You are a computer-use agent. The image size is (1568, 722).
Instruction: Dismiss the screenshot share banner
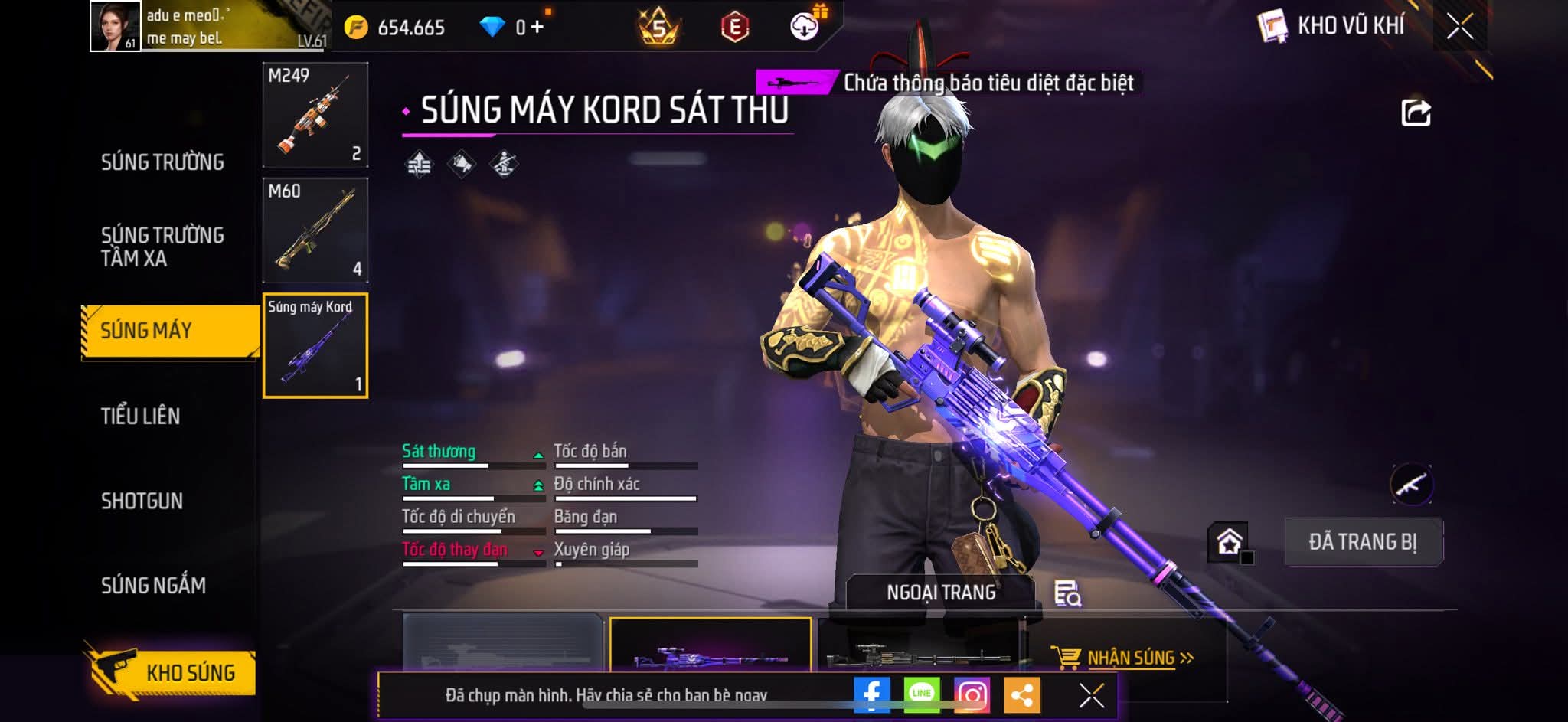[x=1091, y=695]
